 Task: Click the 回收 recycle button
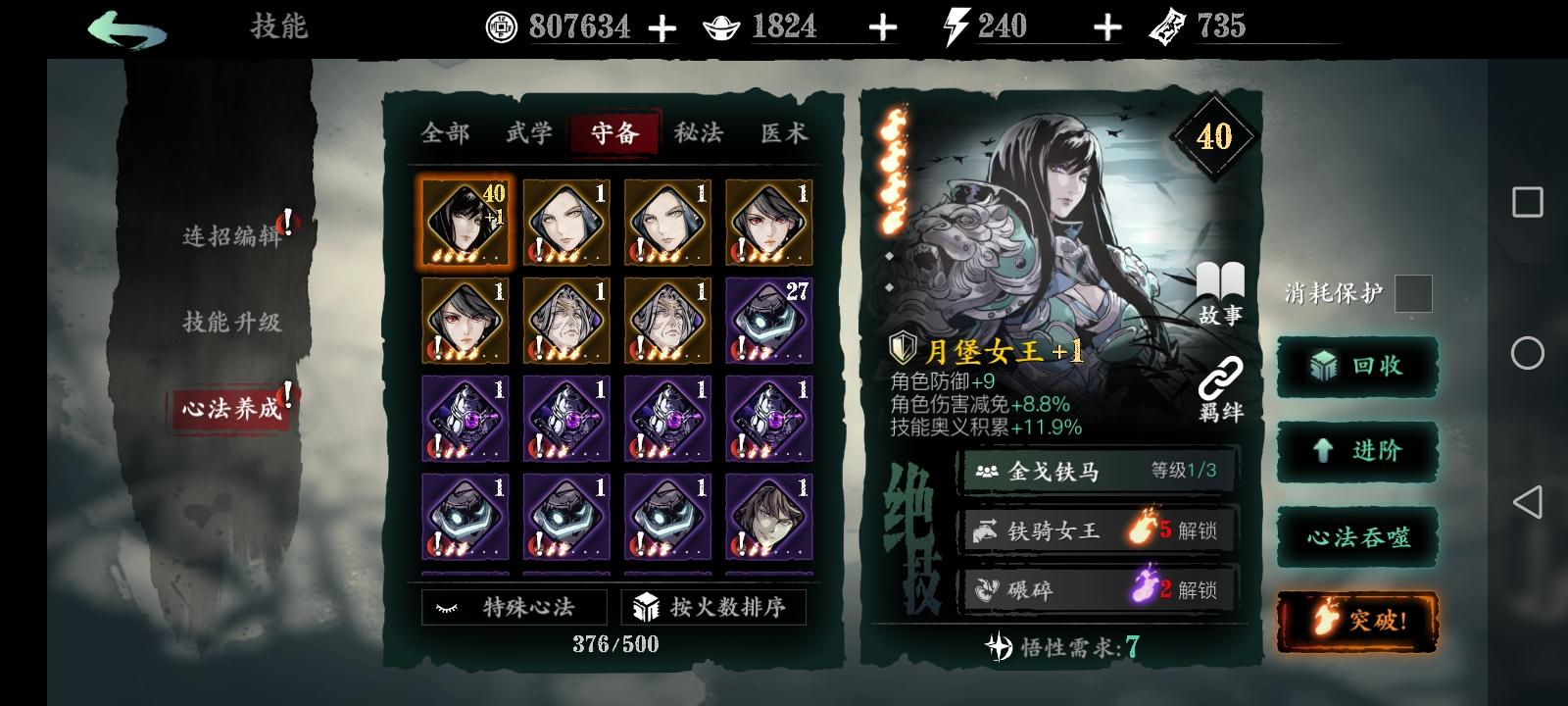point(1357,368)
